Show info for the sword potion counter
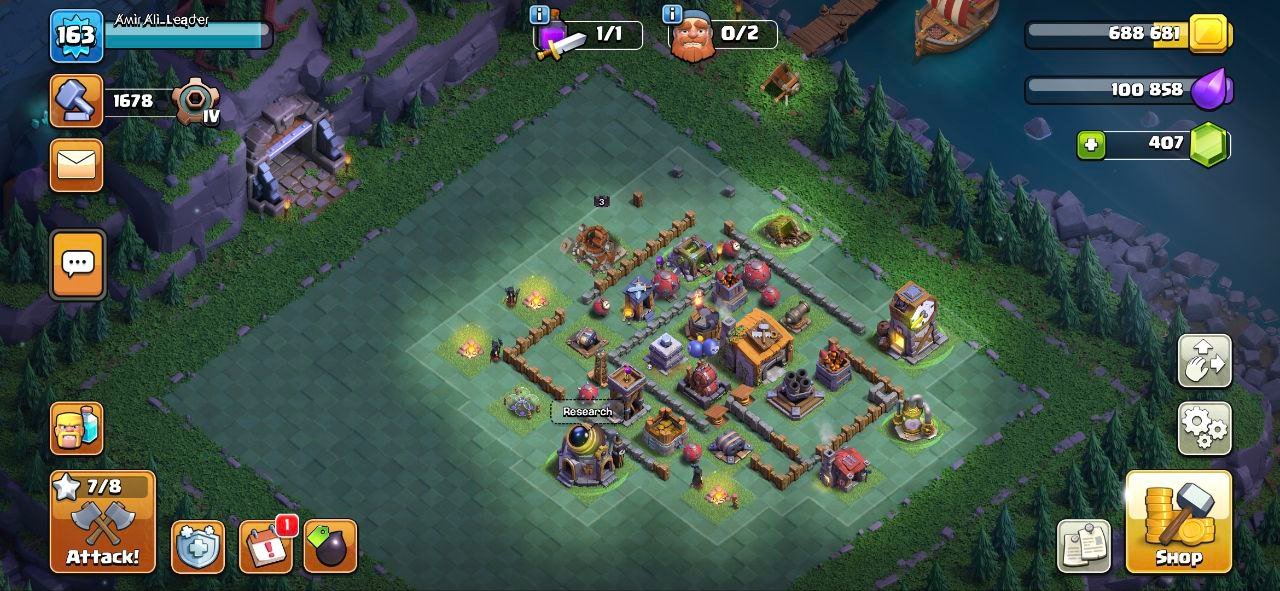The width and height of the screenshot is (1280, 591). click(x=540, y=15)
